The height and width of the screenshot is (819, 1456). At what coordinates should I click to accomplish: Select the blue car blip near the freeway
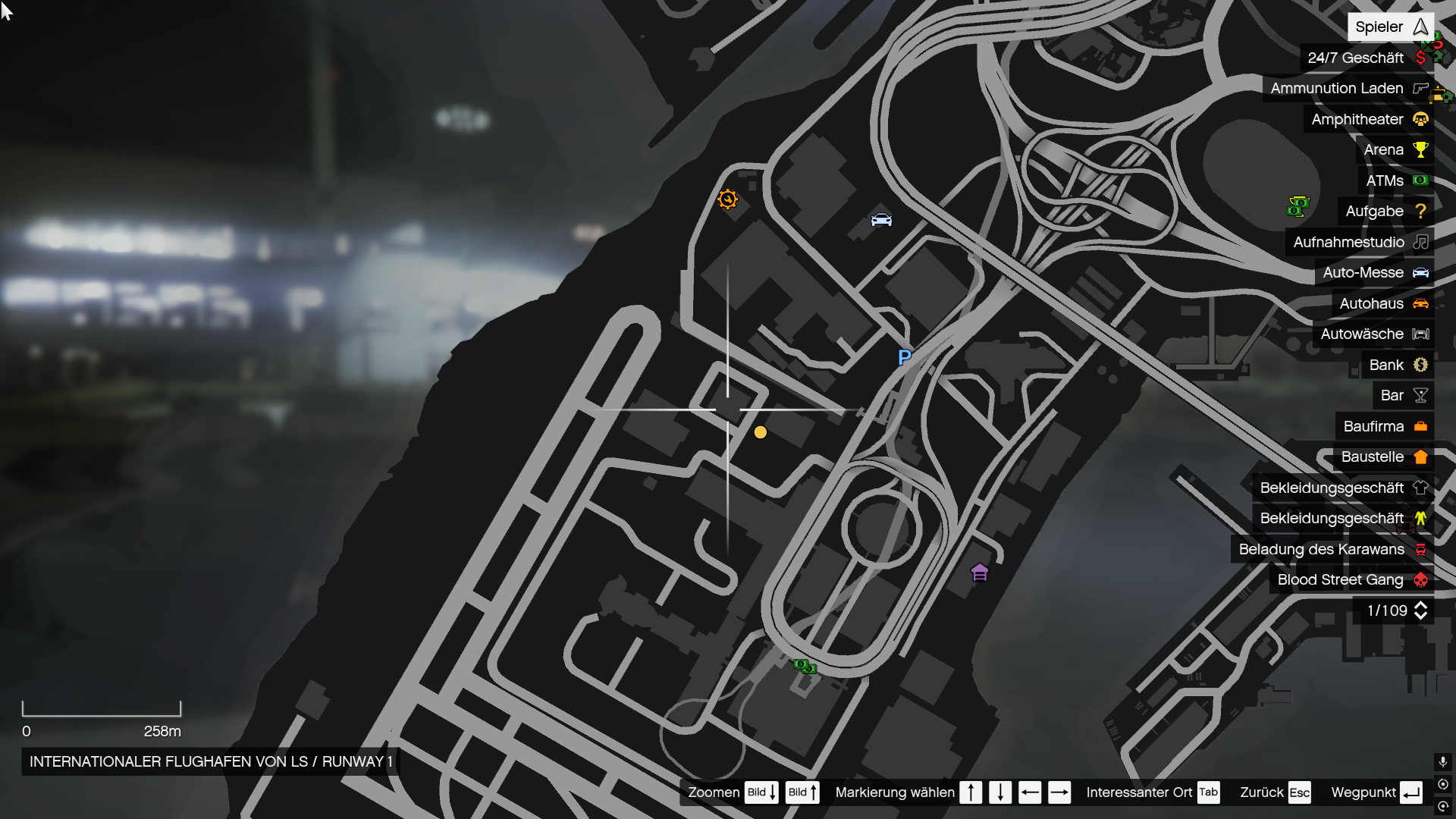[881, 220]
